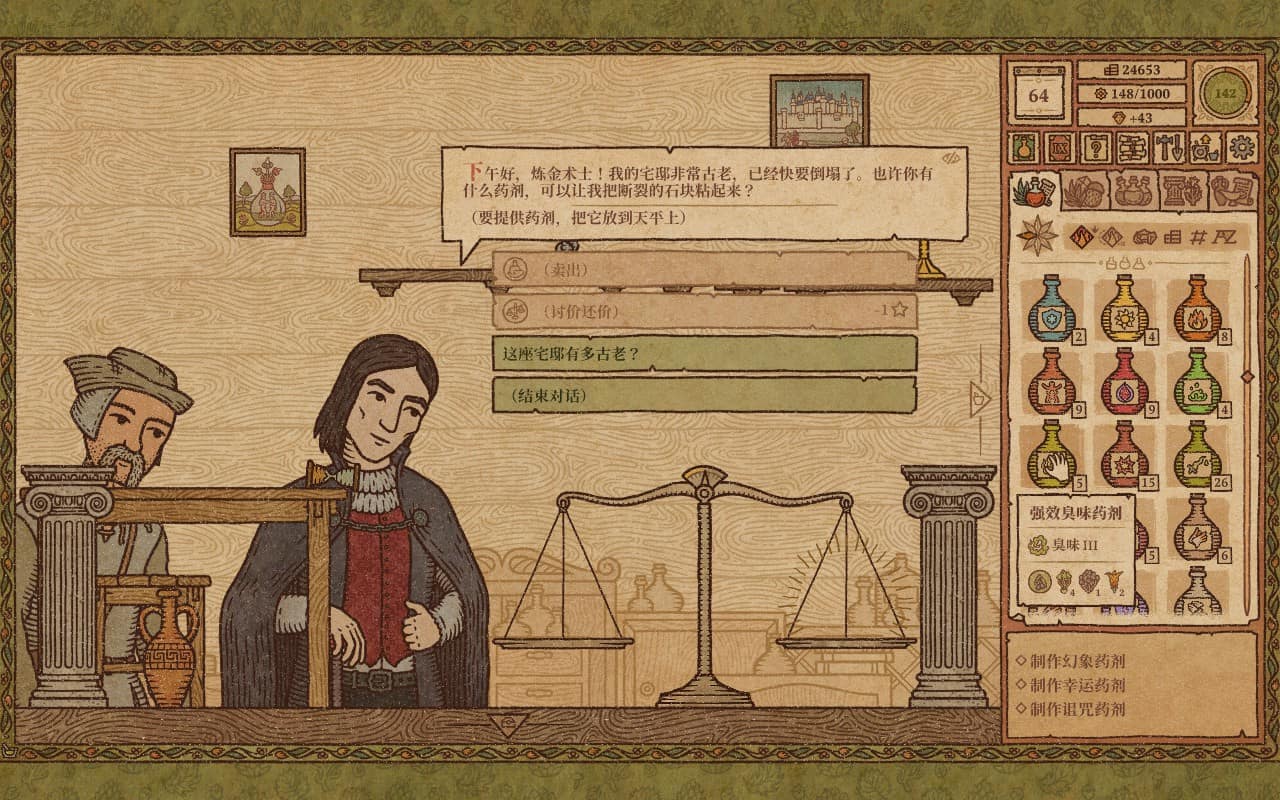Switch to the ingredients inventory tab
The width and height of the screenshot is (1280, 800).
[1086, 190]
